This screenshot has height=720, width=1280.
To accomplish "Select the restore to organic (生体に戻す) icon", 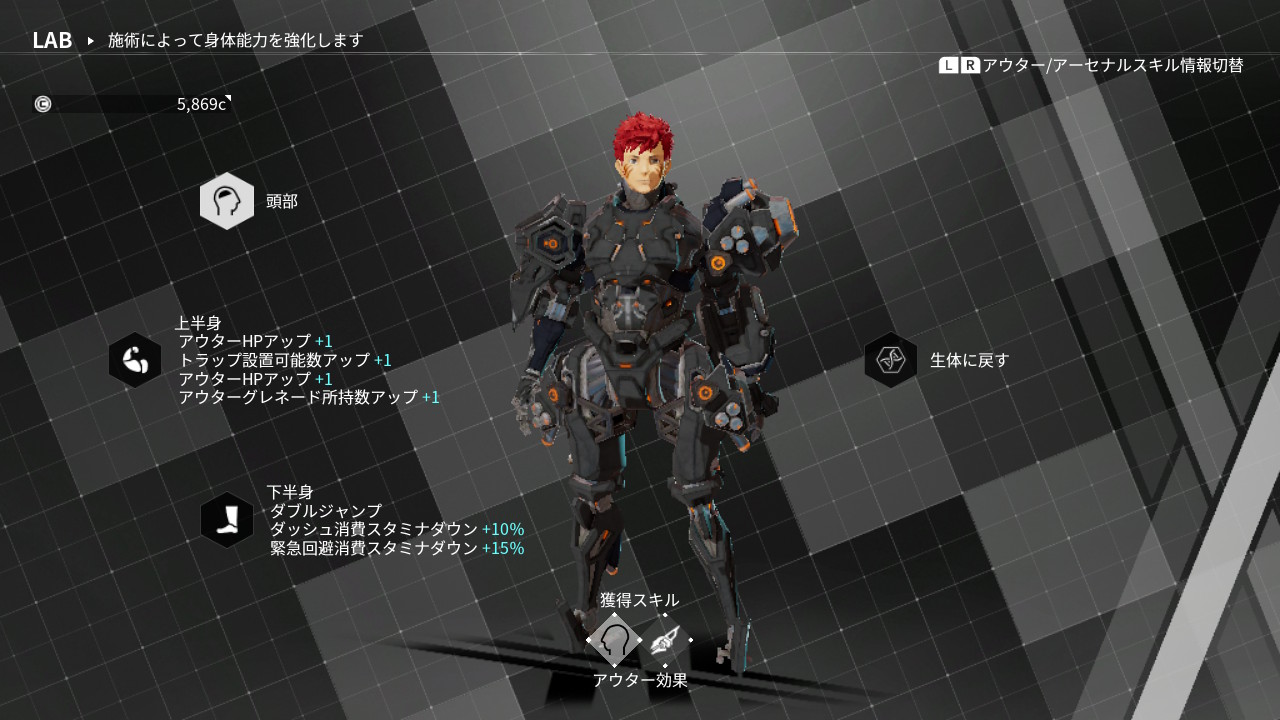I will (x=891, y=360).
